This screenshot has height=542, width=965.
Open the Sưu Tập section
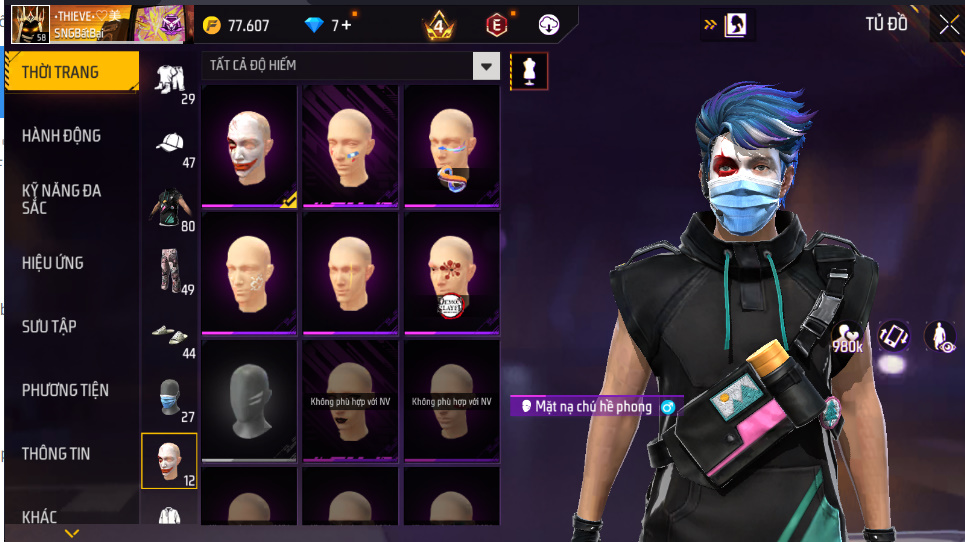(50, 327)
